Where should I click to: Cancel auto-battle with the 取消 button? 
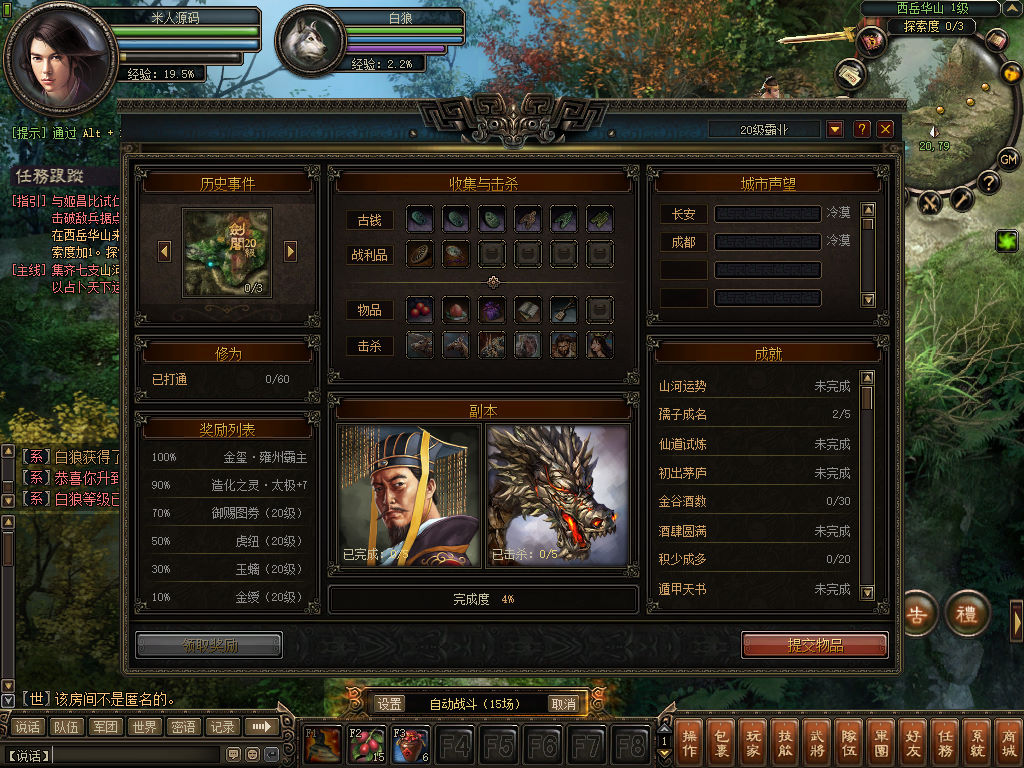(563, 704)
